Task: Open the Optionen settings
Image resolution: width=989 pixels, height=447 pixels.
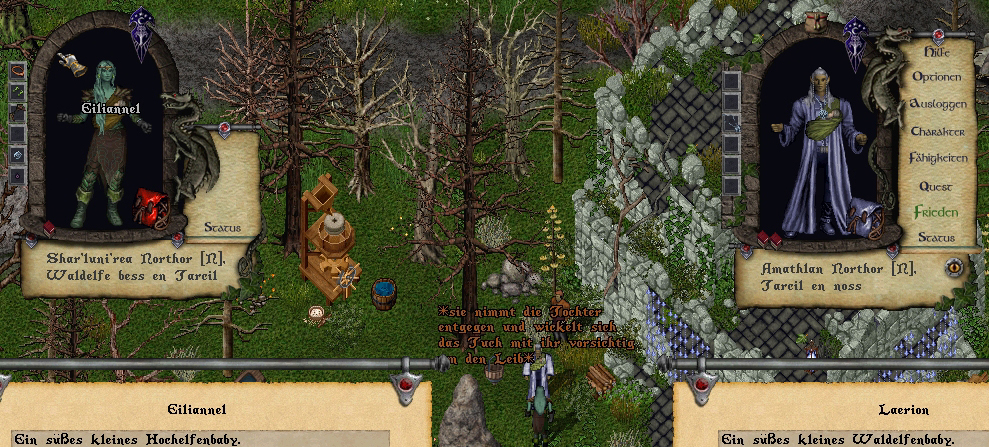Action: tap(936, 77)
